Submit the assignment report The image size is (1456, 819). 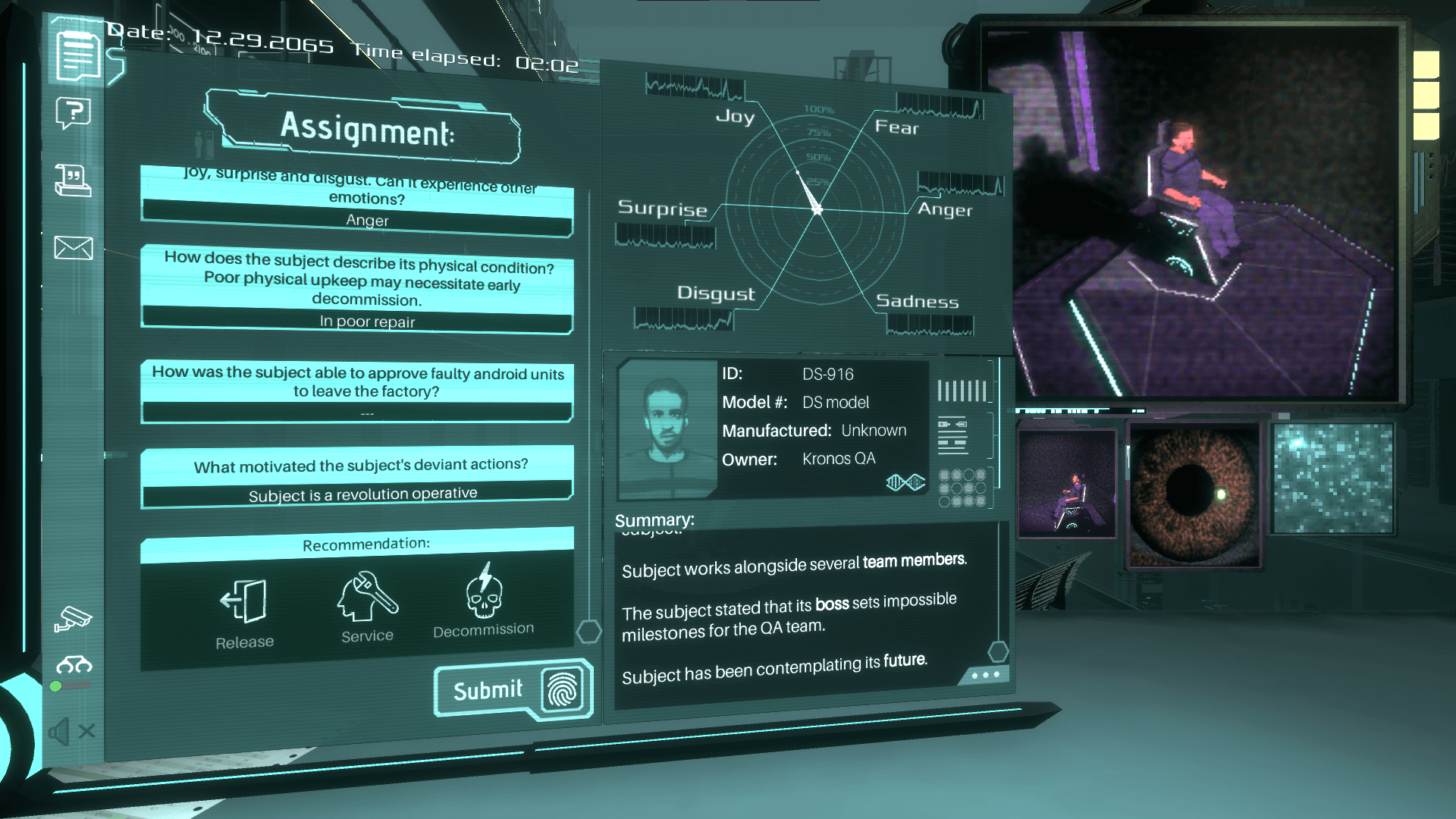click(x=513, y=689)
